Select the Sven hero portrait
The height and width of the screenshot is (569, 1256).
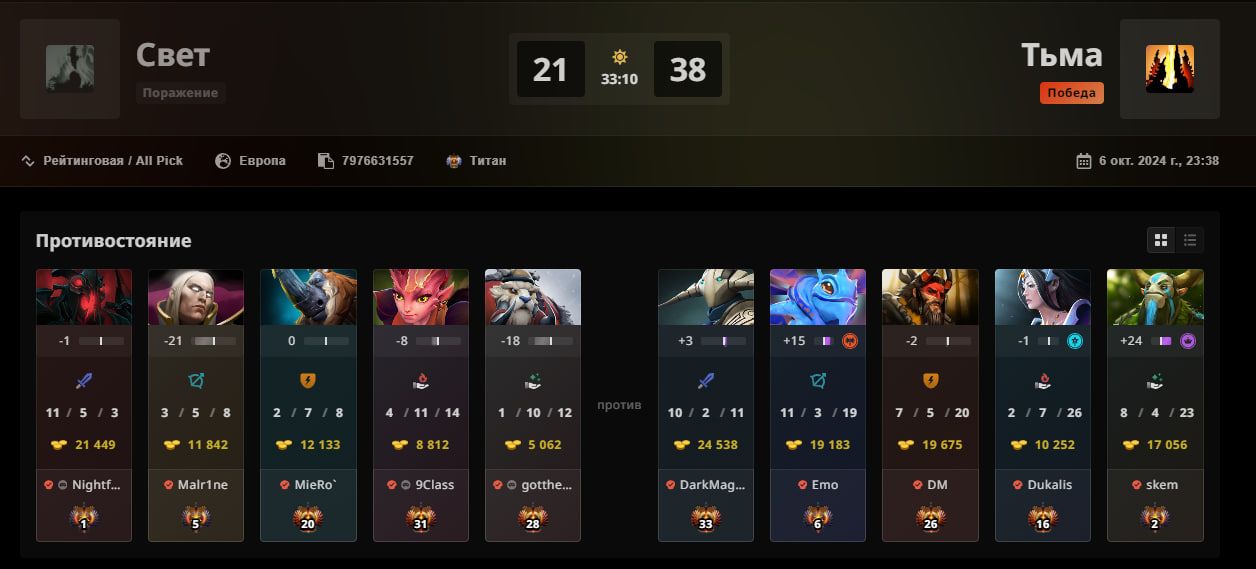[x=706, y=297]
